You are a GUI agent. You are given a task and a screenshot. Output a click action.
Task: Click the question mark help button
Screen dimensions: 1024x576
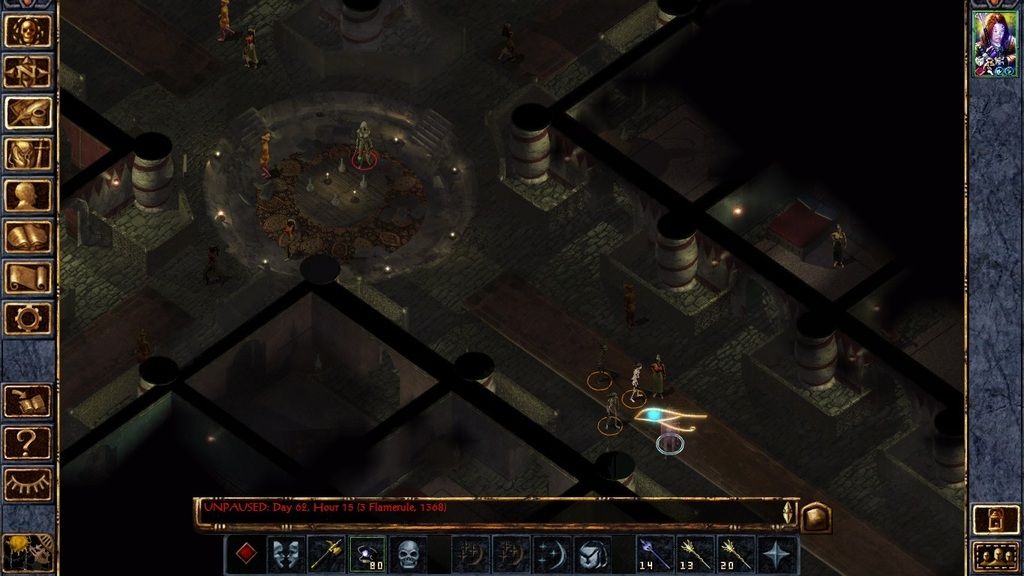coord(28,441)
